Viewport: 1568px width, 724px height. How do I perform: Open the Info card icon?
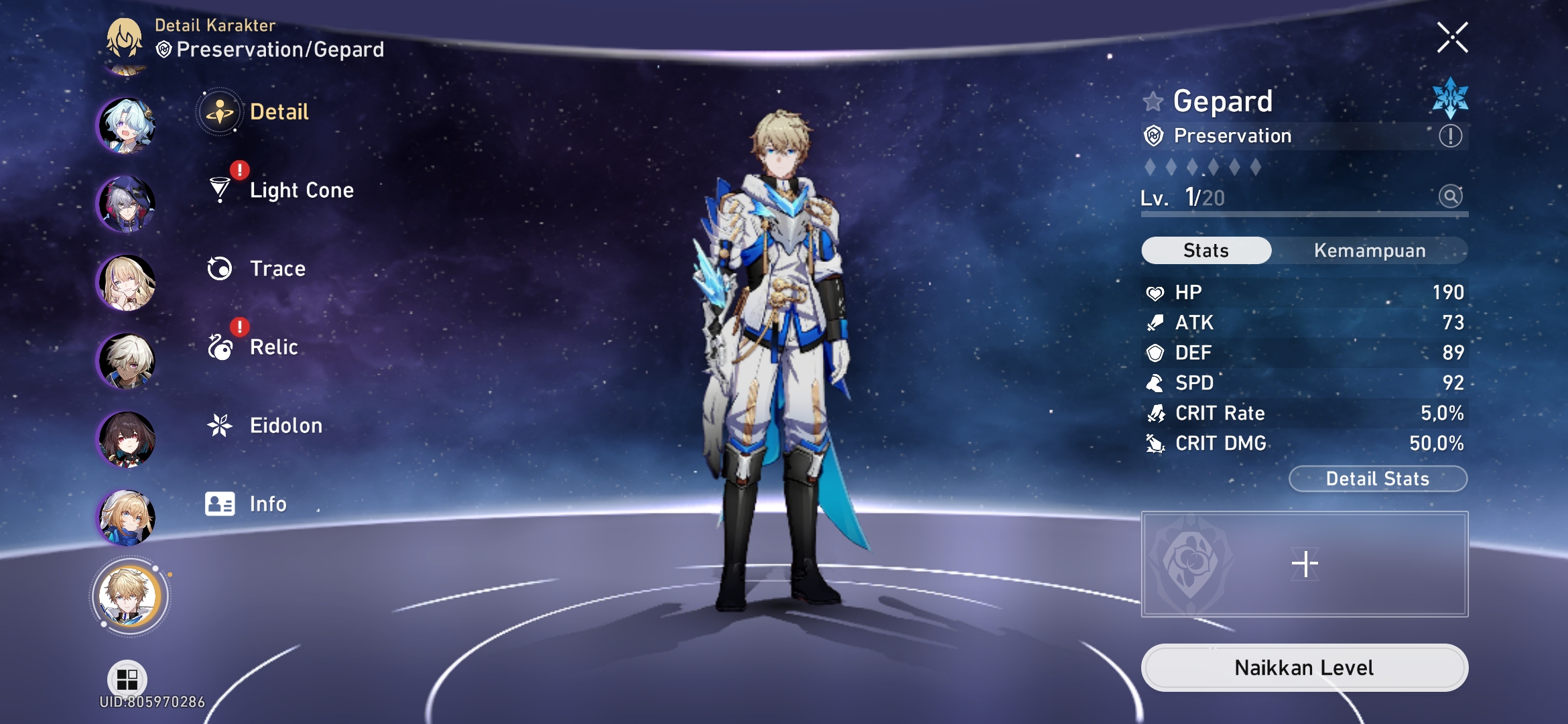219,503
